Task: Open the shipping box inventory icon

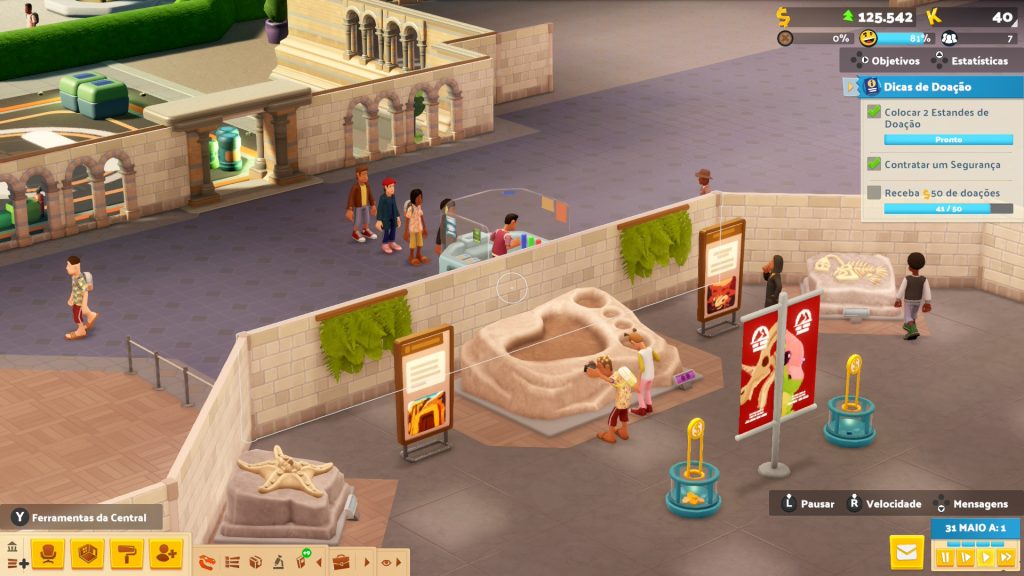Action: click(255, 562)
